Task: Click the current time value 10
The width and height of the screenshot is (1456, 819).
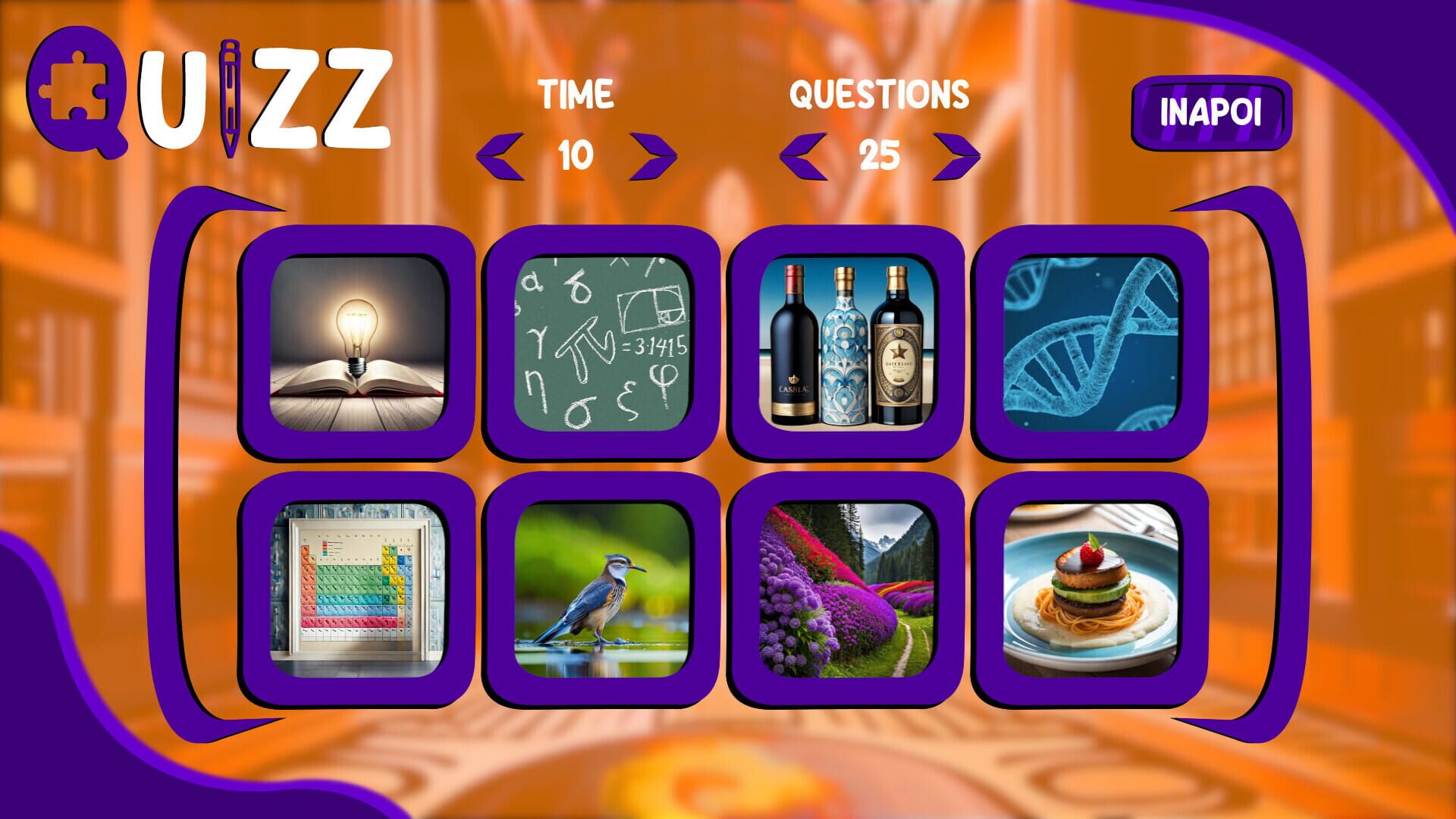Action: point(578,157)
